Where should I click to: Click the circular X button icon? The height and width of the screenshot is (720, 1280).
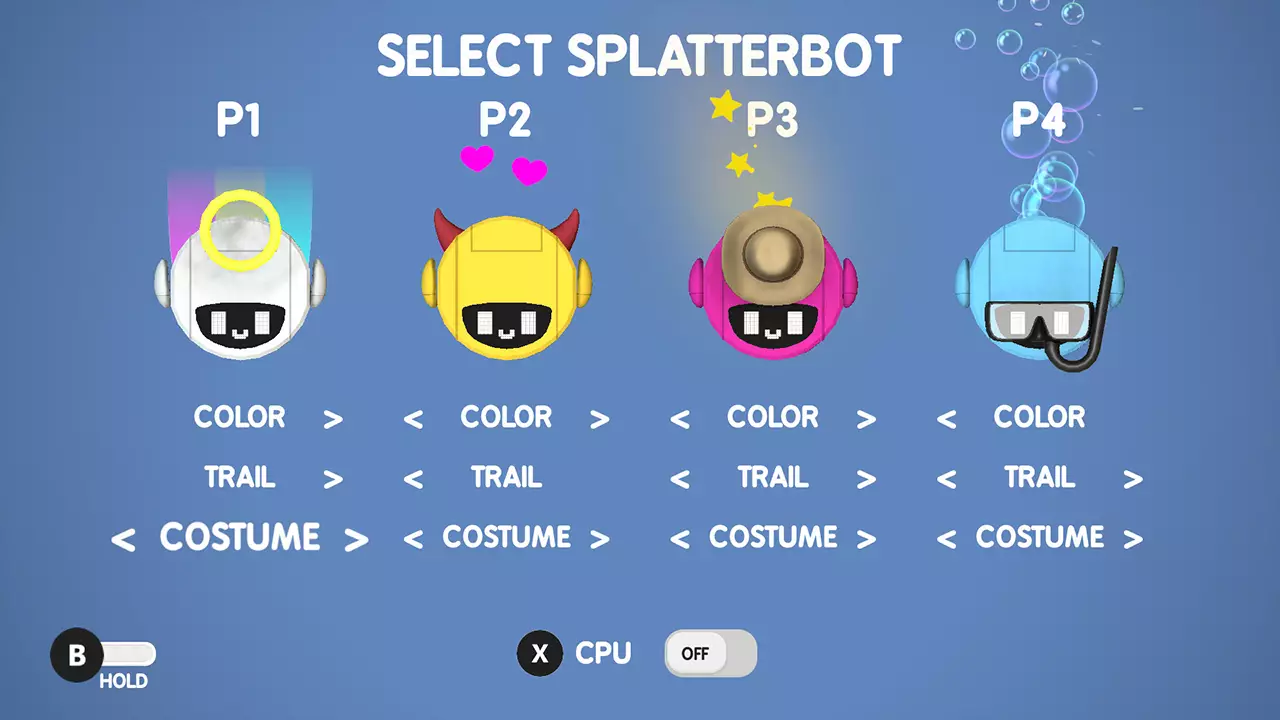(540, 654)
